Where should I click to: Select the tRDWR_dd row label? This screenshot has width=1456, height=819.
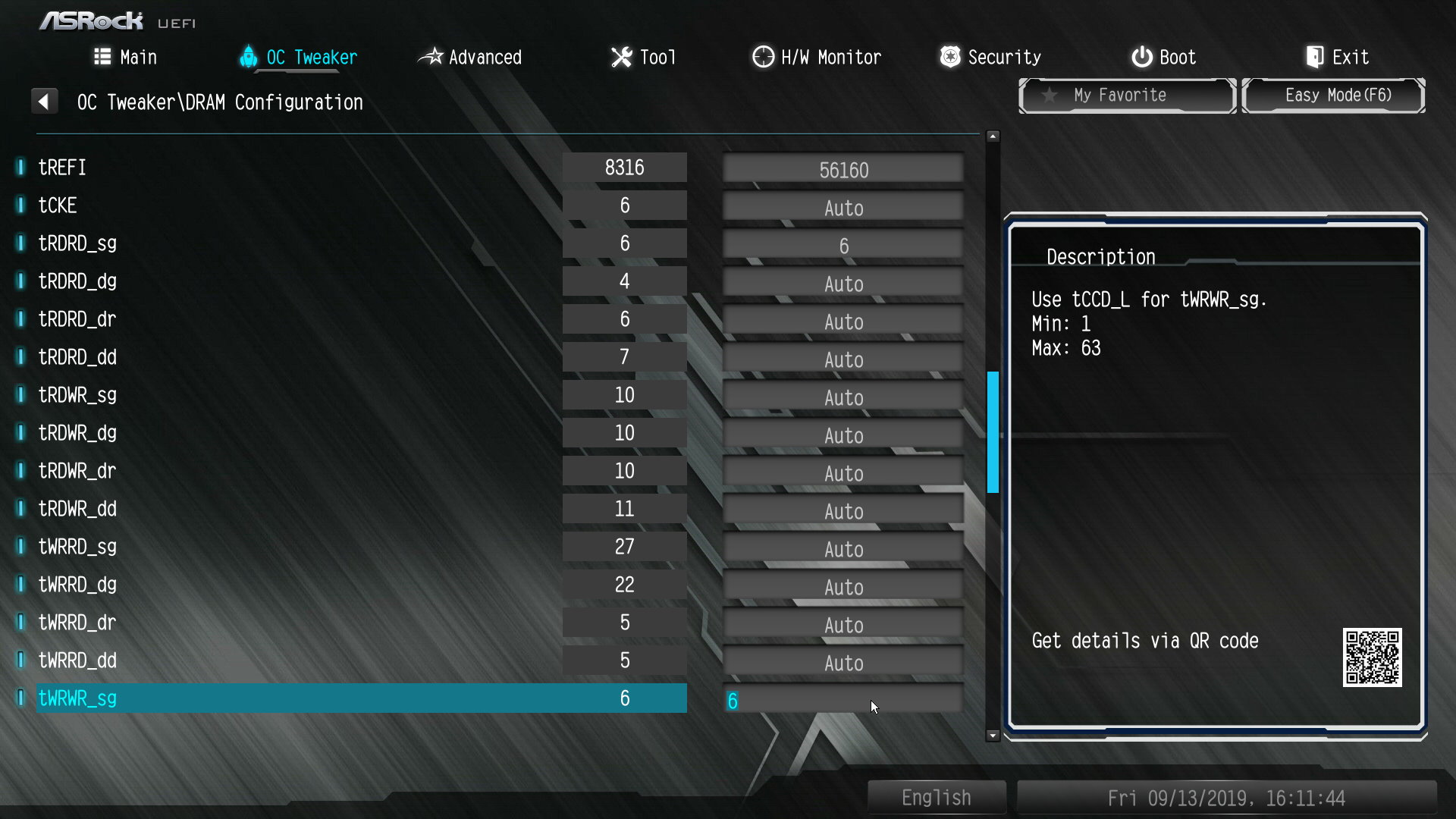pyautogui.click(x=77, y=509)
